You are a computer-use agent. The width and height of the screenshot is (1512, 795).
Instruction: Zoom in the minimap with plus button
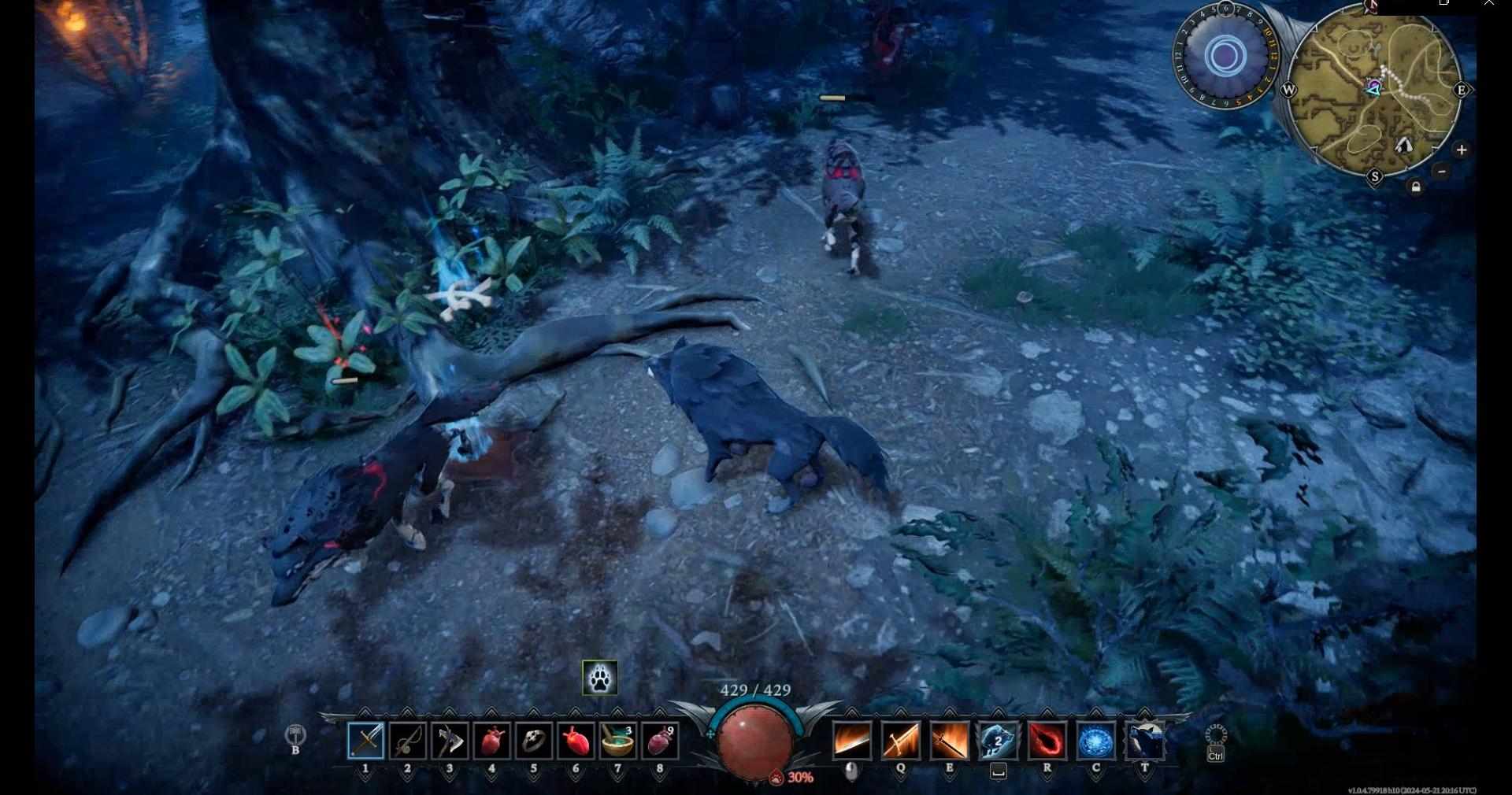click(1462, 150)
